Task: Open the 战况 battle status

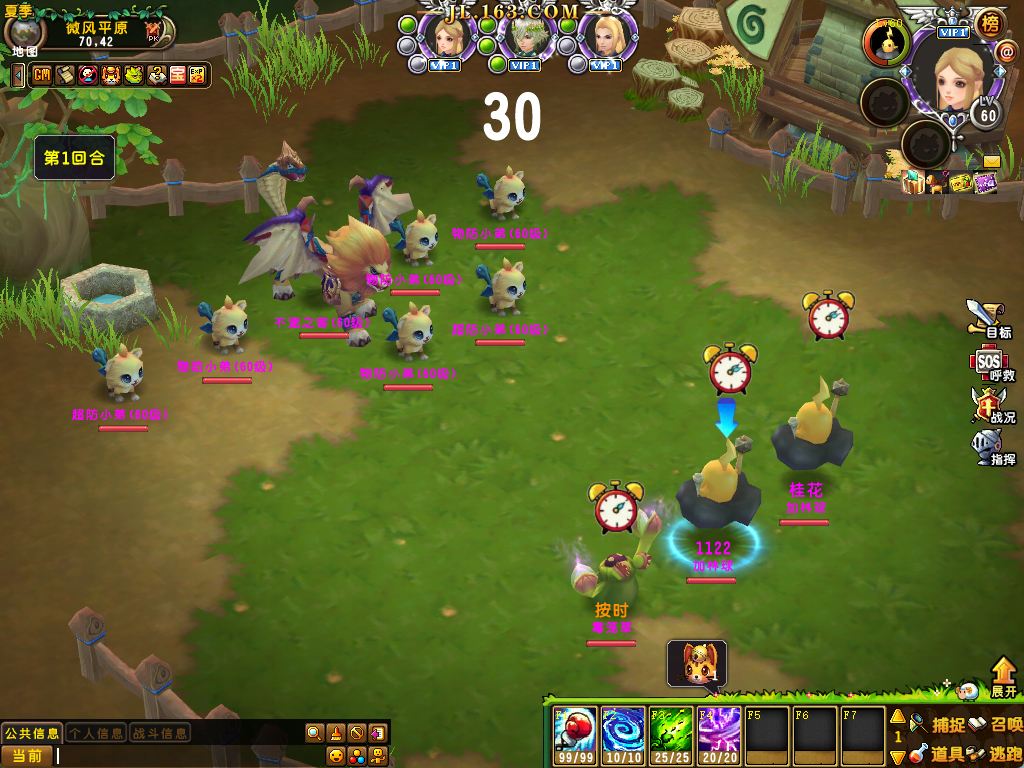Action: click(989, 406)
